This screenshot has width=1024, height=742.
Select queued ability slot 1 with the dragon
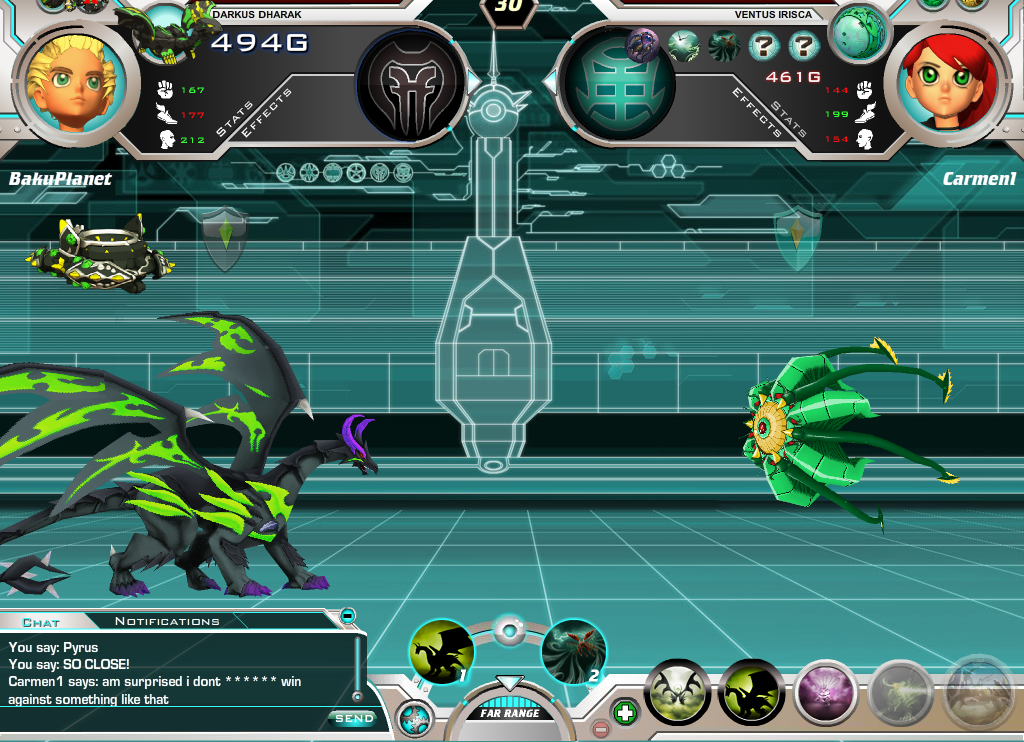tap(441, 652)
